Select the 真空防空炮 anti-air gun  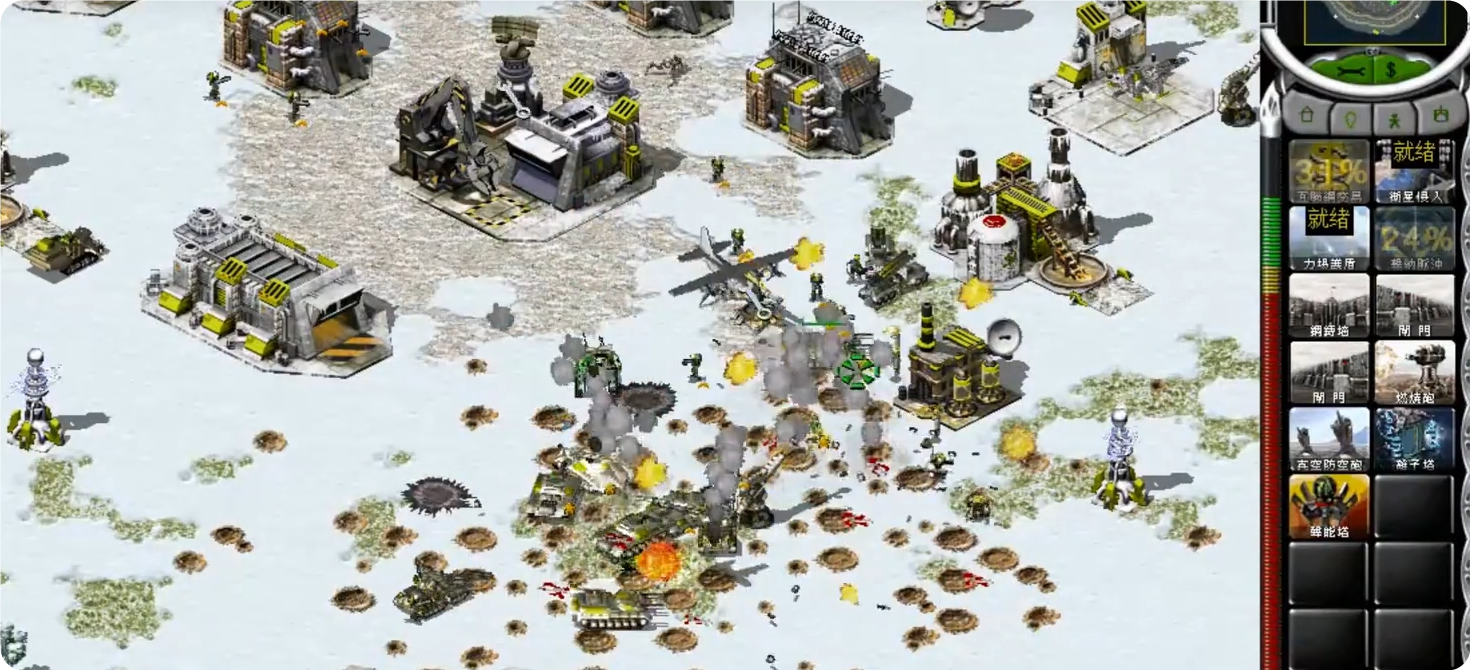click(x=1329, y=439)
